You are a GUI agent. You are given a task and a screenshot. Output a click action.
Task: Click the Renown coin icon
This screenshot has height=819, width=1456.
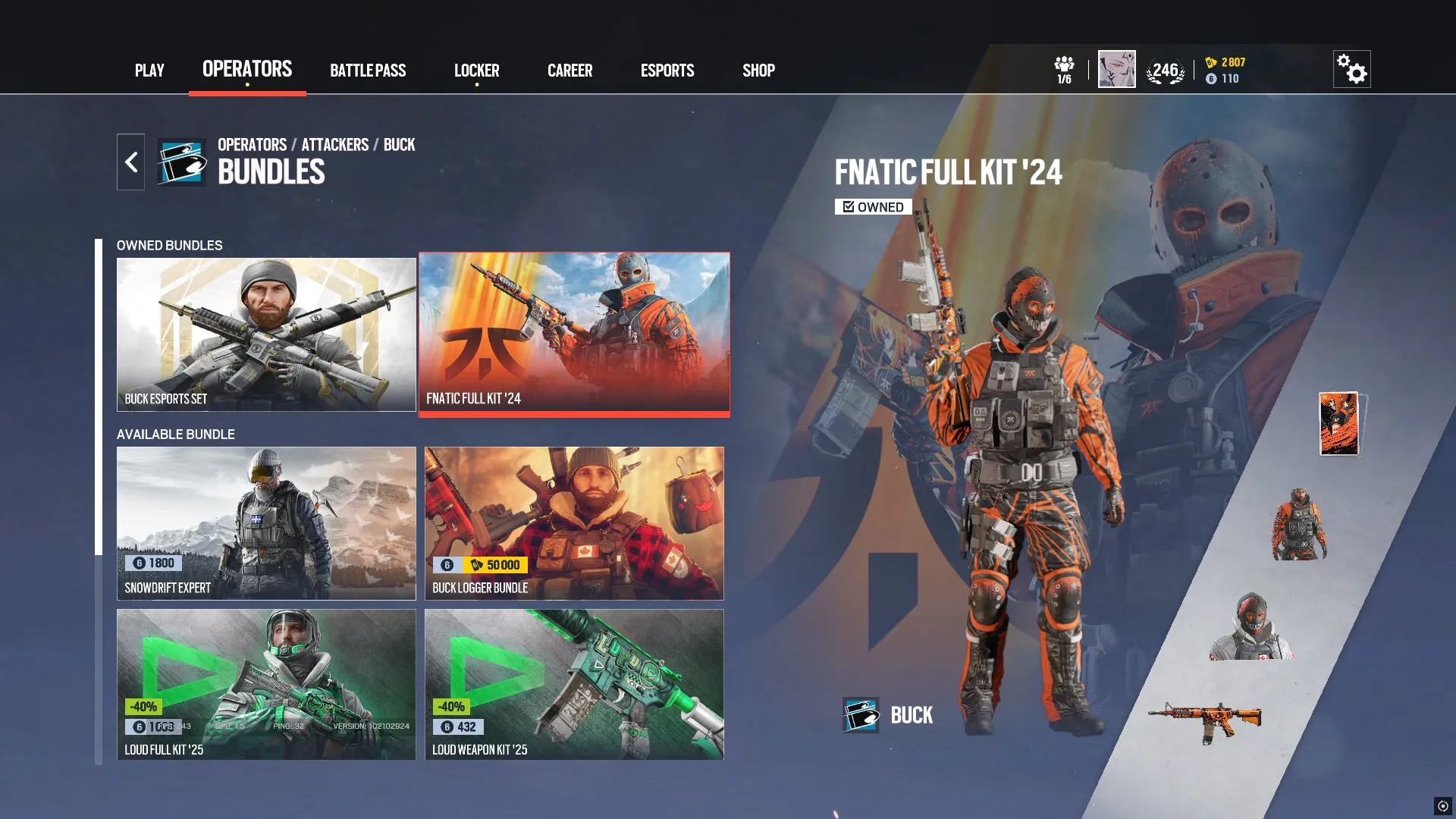click(1213, 78)
